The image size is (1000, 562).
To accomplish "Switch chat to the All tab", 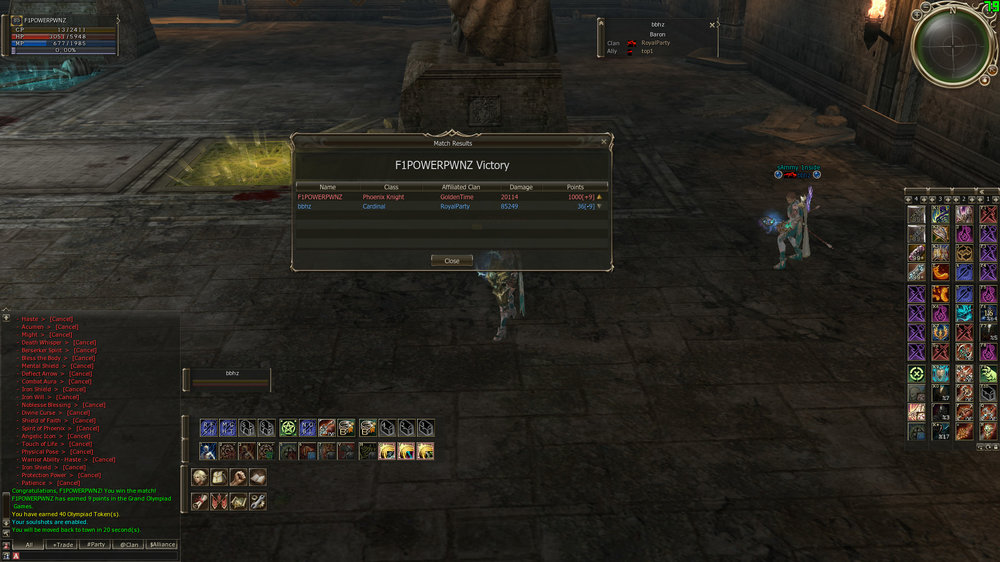I will coord(28,544).
